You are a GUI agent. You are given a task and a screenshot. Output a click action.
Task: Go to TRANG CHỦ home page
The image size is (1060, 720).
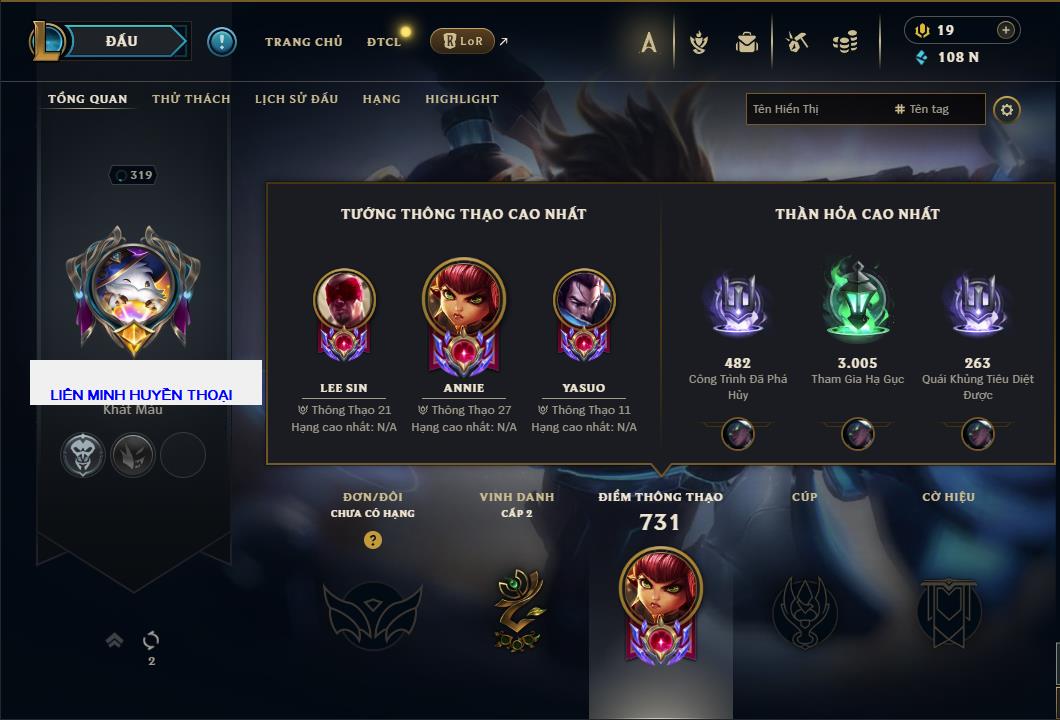click(303, 42)
